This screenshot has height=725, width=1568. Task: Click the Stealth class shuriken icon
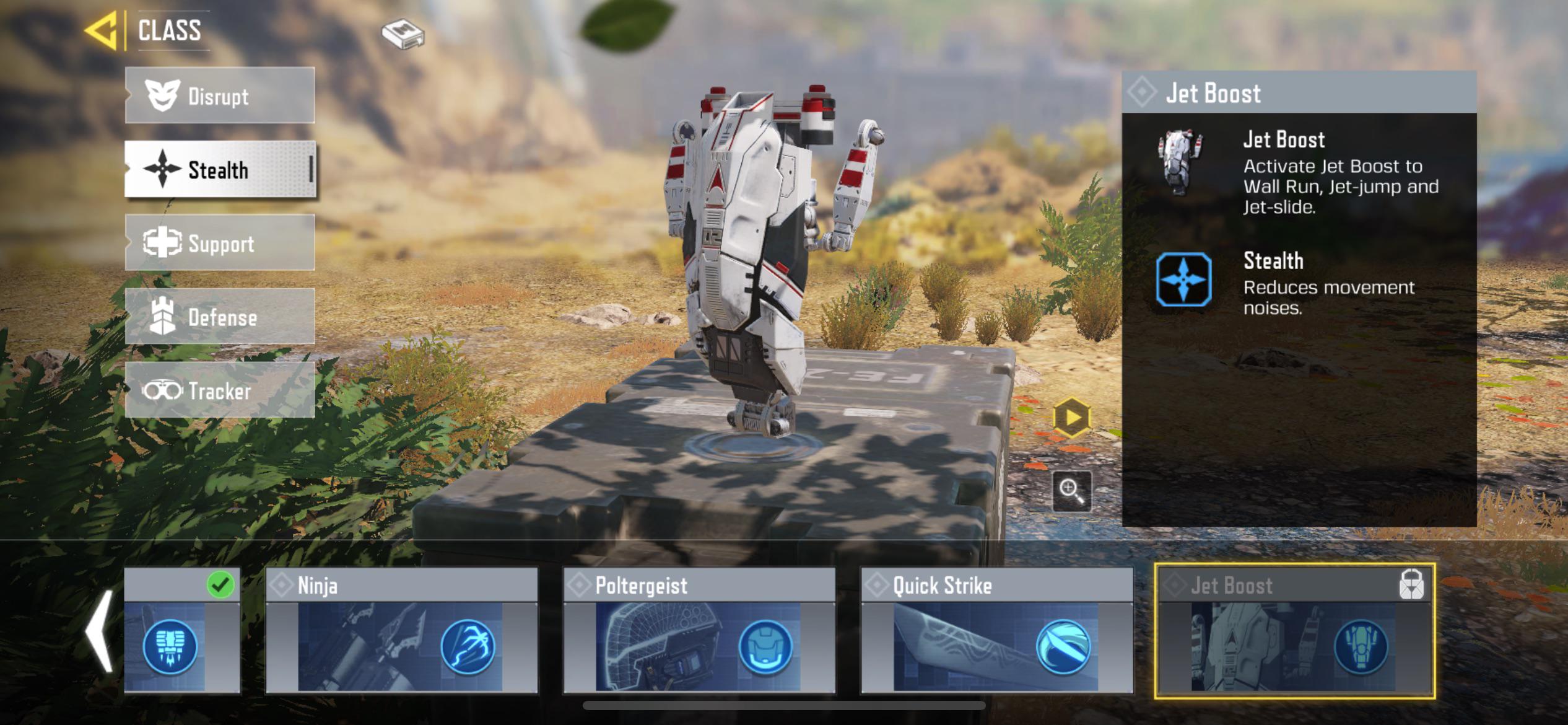pyautogui.click(x=162, y=169)
